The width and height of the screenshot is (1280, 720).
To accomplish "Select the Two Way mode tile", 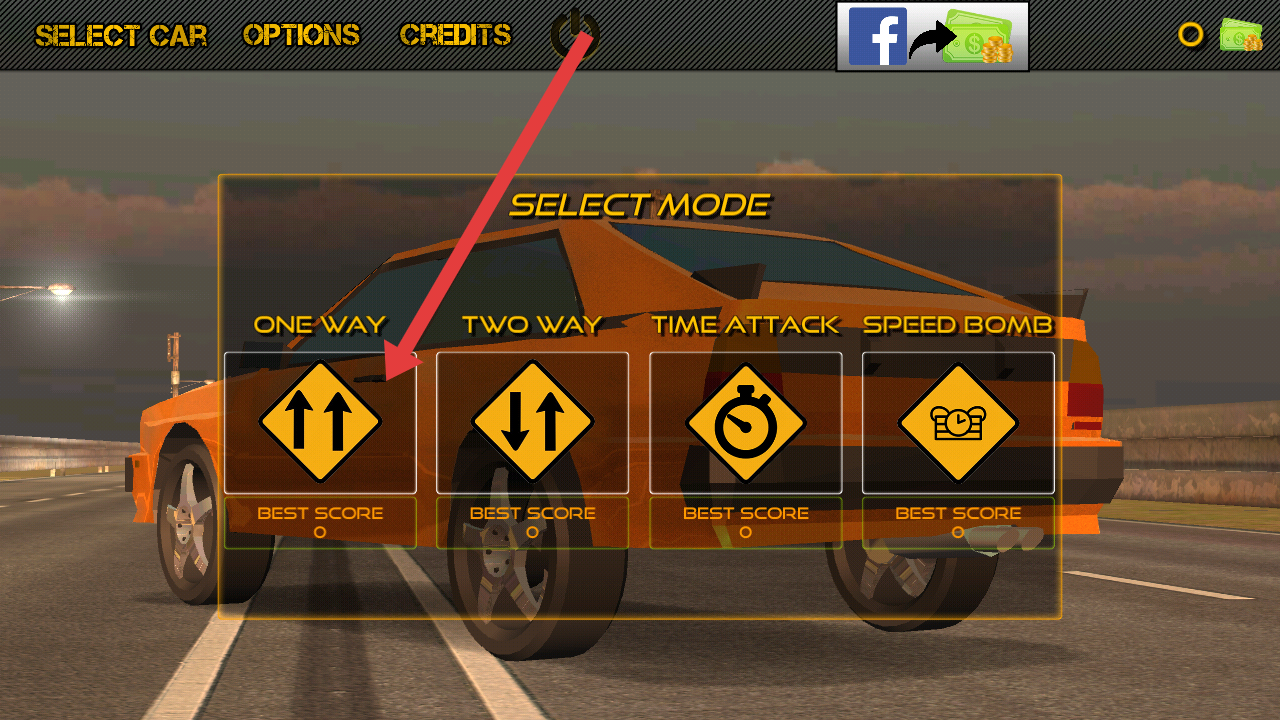I will (x=532, y=422).
